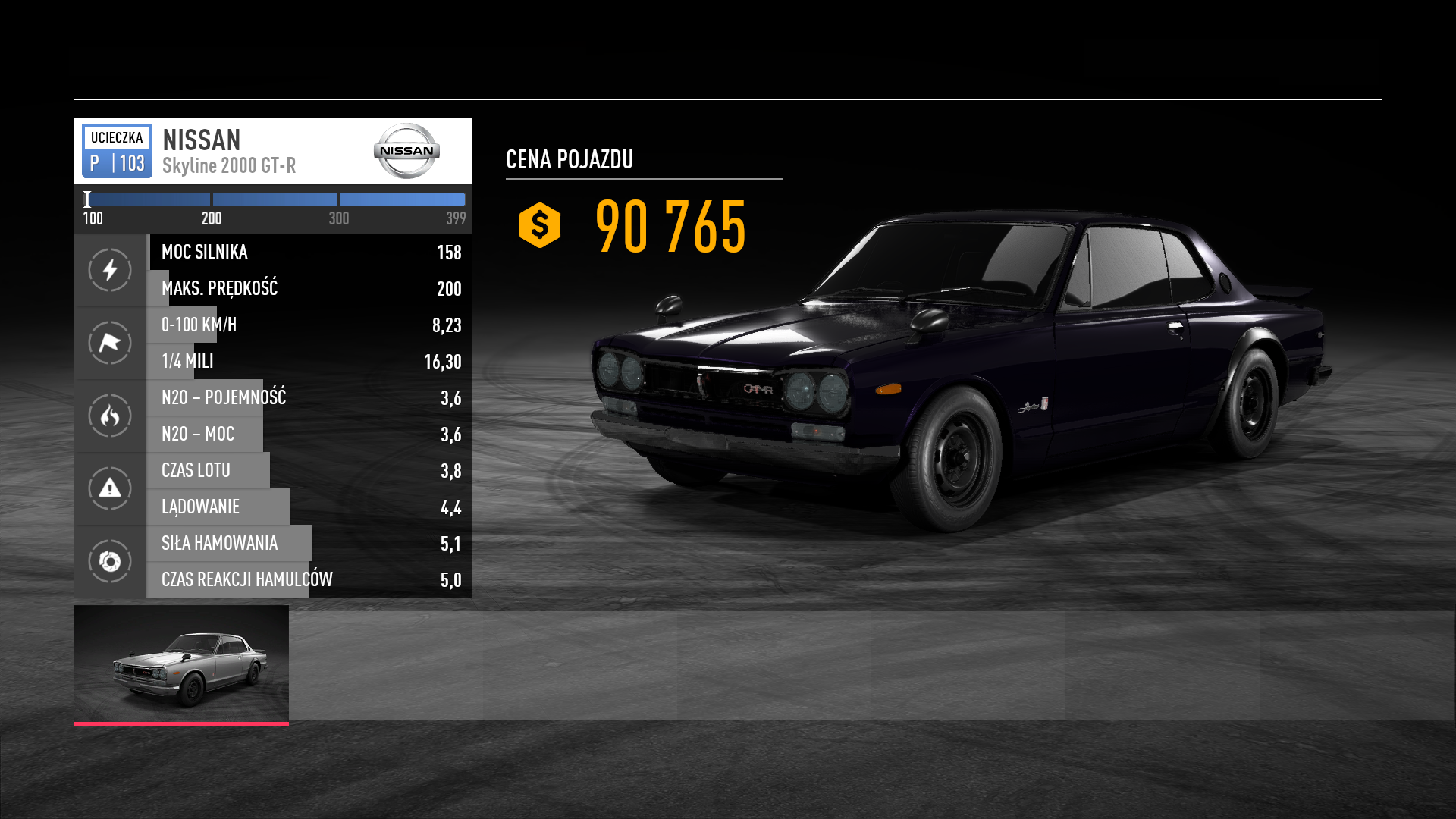Viewport: 1456px width, 819px height.
Task: Click the brake disc stats icon
Action: click(x=110, y=561)
